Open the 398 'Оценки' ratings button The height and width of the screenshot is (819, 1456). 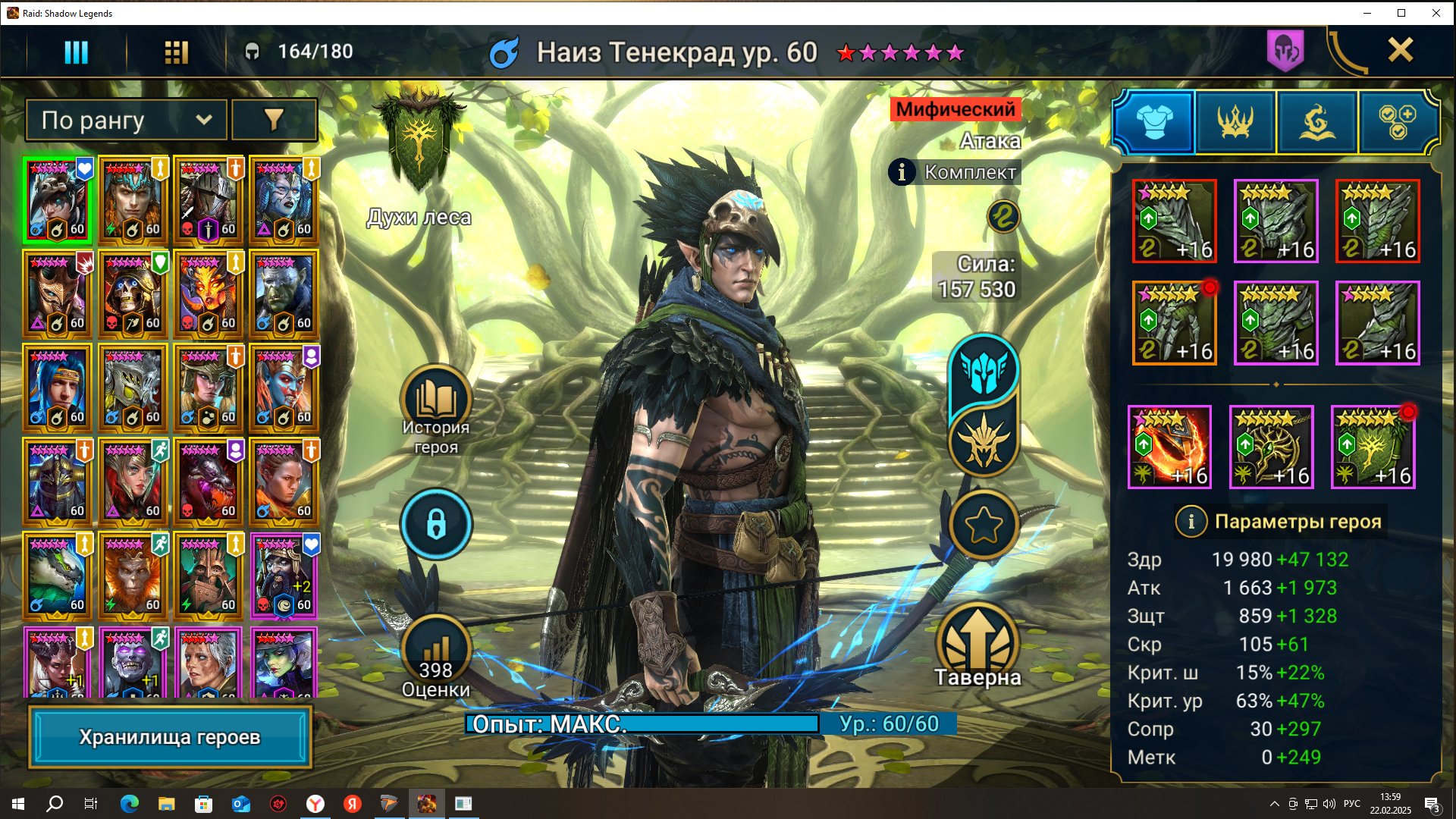pos(436,654)
